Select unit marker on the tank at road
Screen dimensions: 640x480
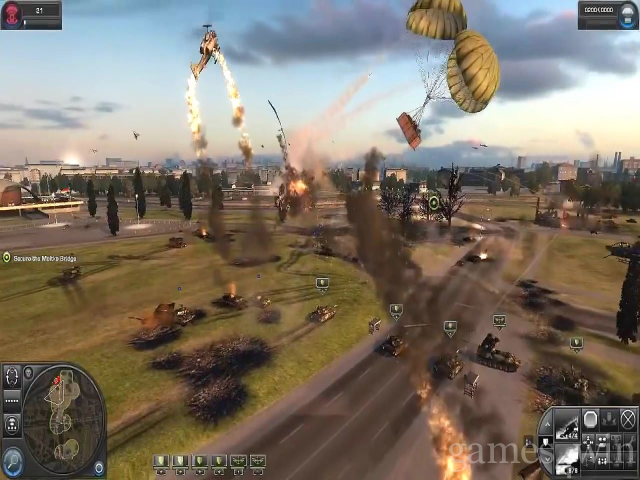(396, 310)
